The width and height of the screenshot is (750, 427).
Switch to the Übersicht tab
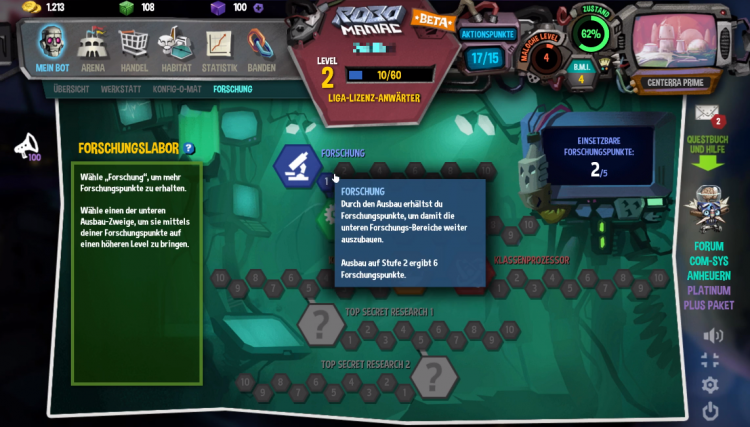tap(71, 89)
